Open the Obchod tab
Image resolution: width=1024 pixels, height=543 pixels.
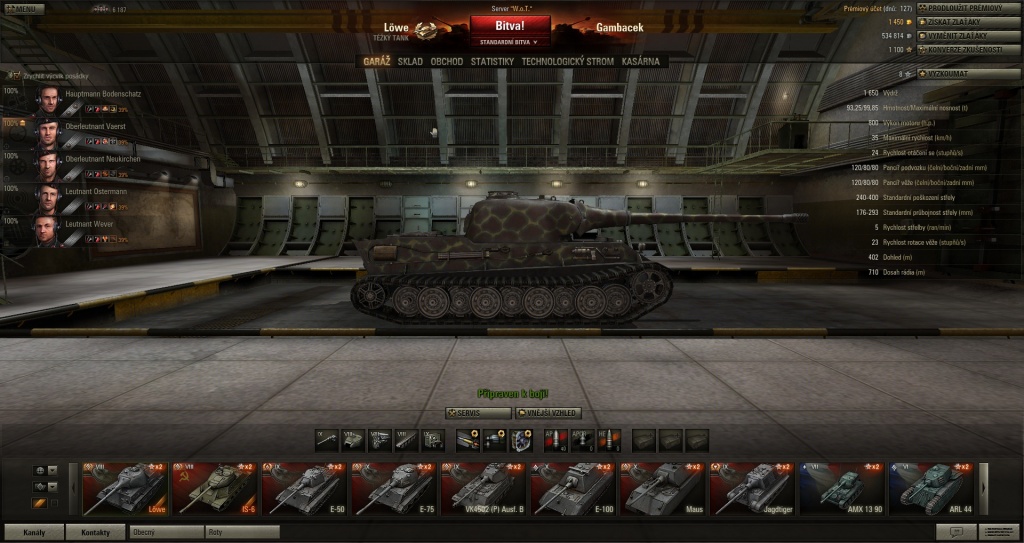(x=446, y=62)
